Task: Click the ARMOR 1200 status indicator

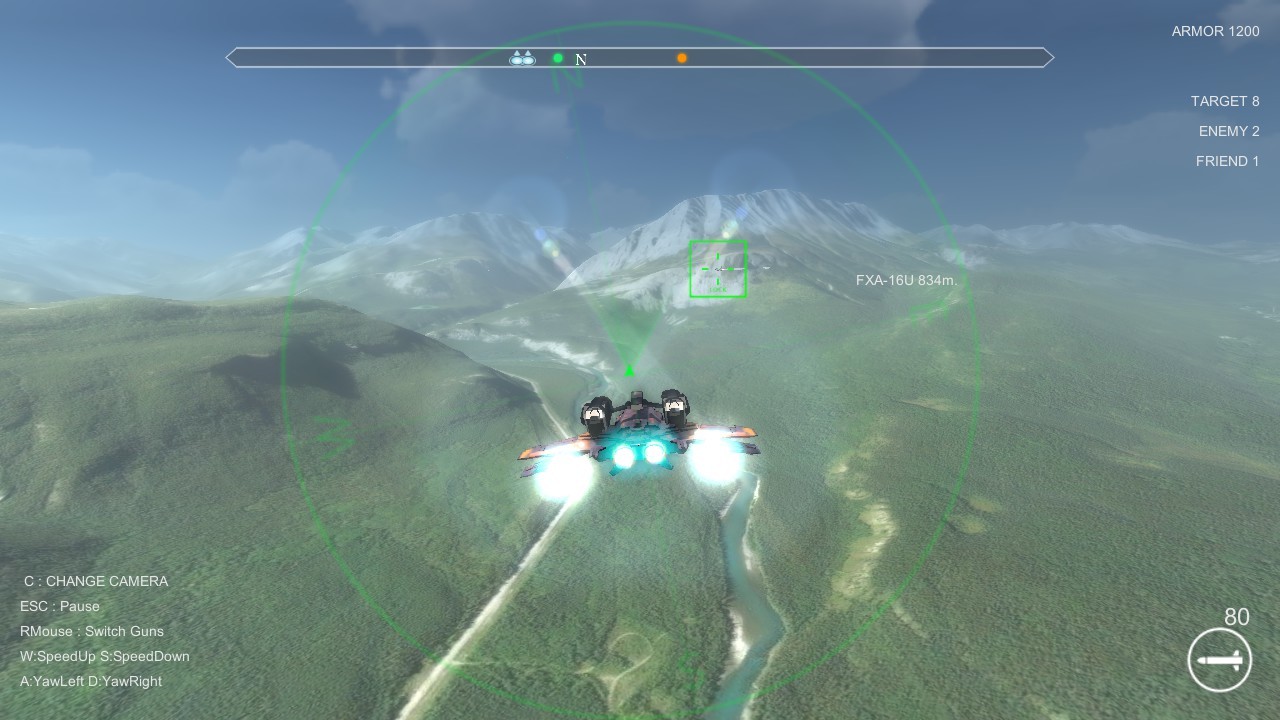Action: pos(1215,31)
